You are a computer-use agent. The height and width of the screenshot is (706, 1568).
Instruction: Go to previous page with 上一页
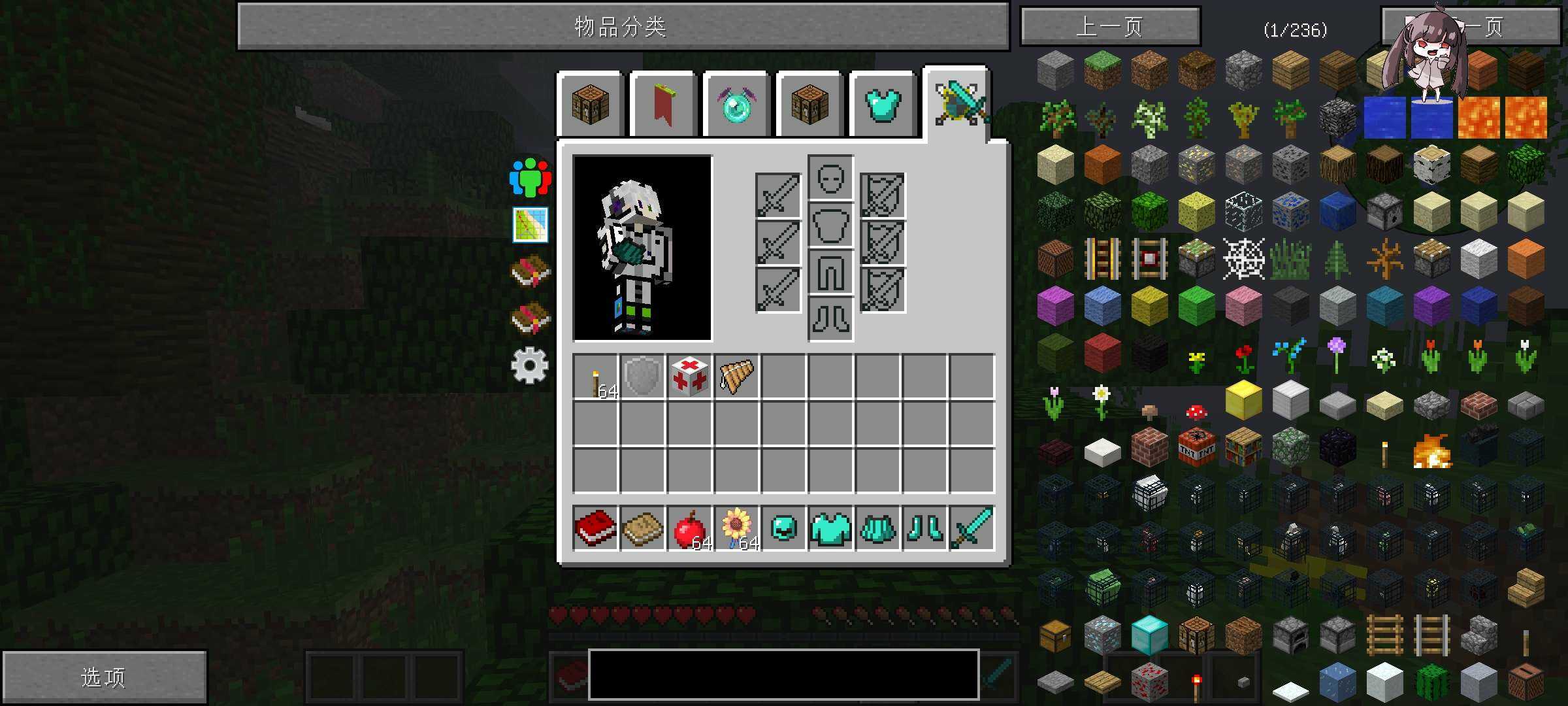[1110, 27]
